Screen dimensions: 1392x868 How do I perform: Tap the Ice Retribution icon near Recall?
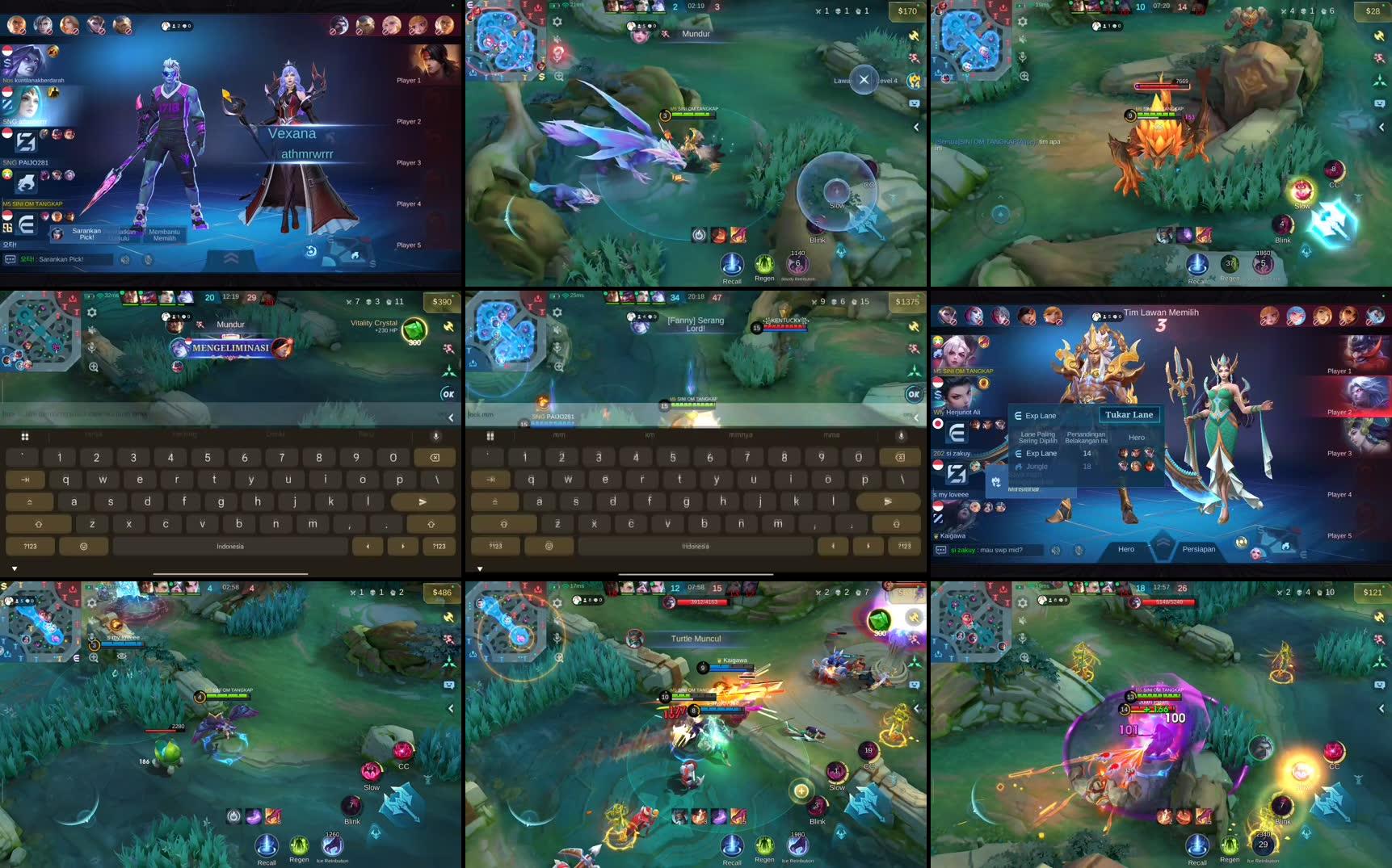pos(333,846)
